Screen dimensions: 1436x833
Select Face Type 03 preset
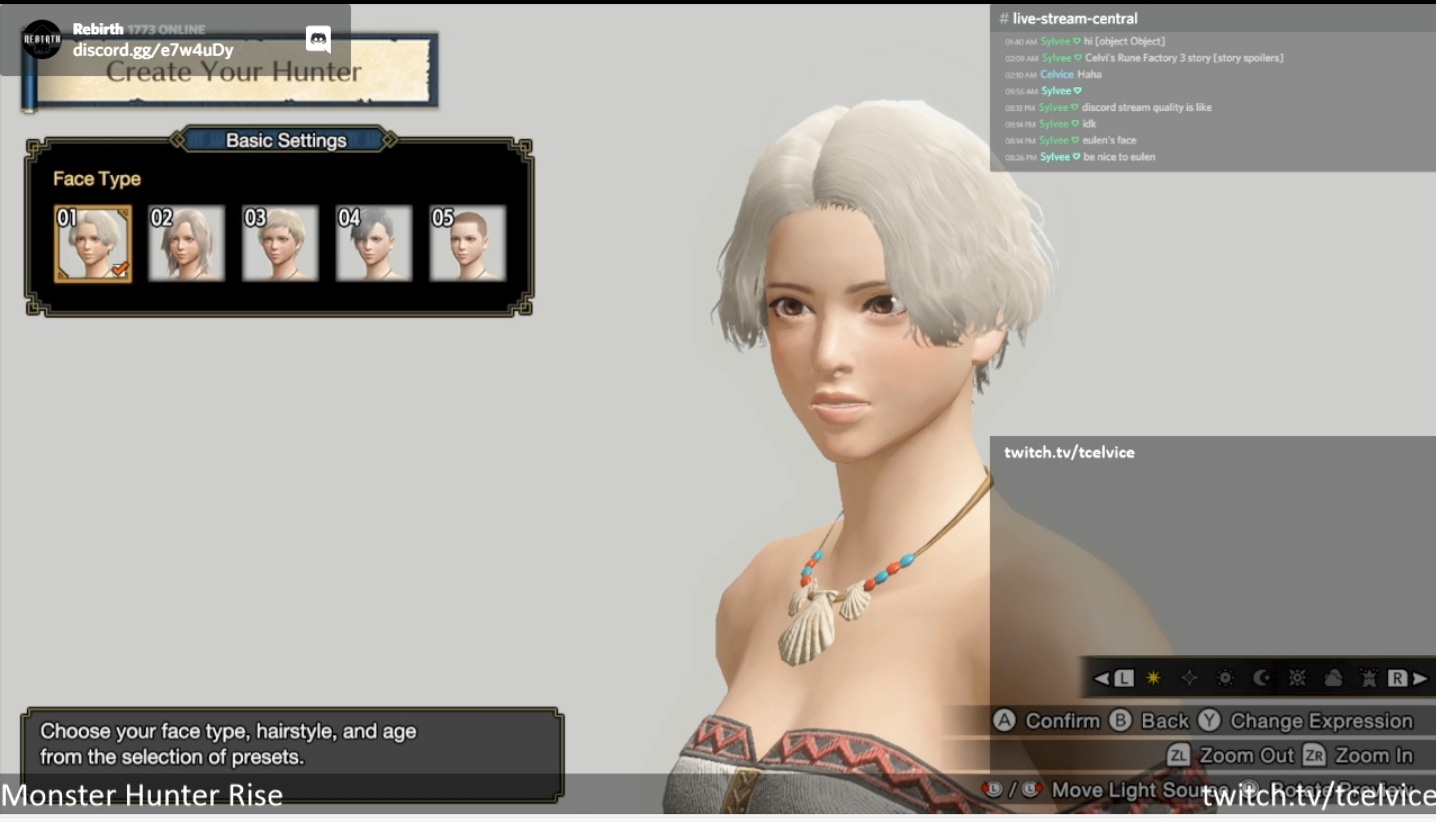tap(280, 241)
